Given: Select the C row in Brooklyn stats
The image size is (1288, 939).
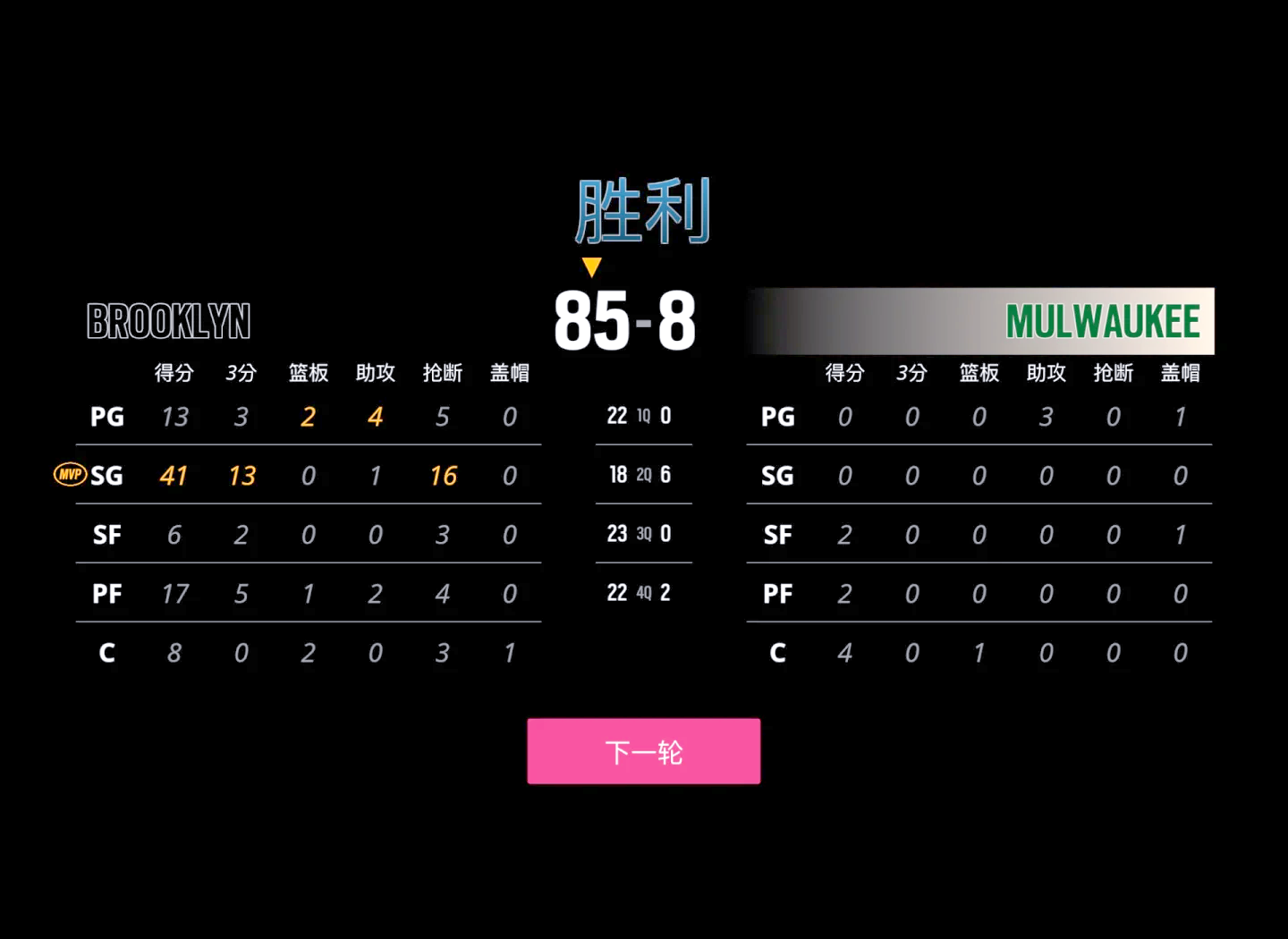Looking at the screenshot, I should click(x=106, y=653).
